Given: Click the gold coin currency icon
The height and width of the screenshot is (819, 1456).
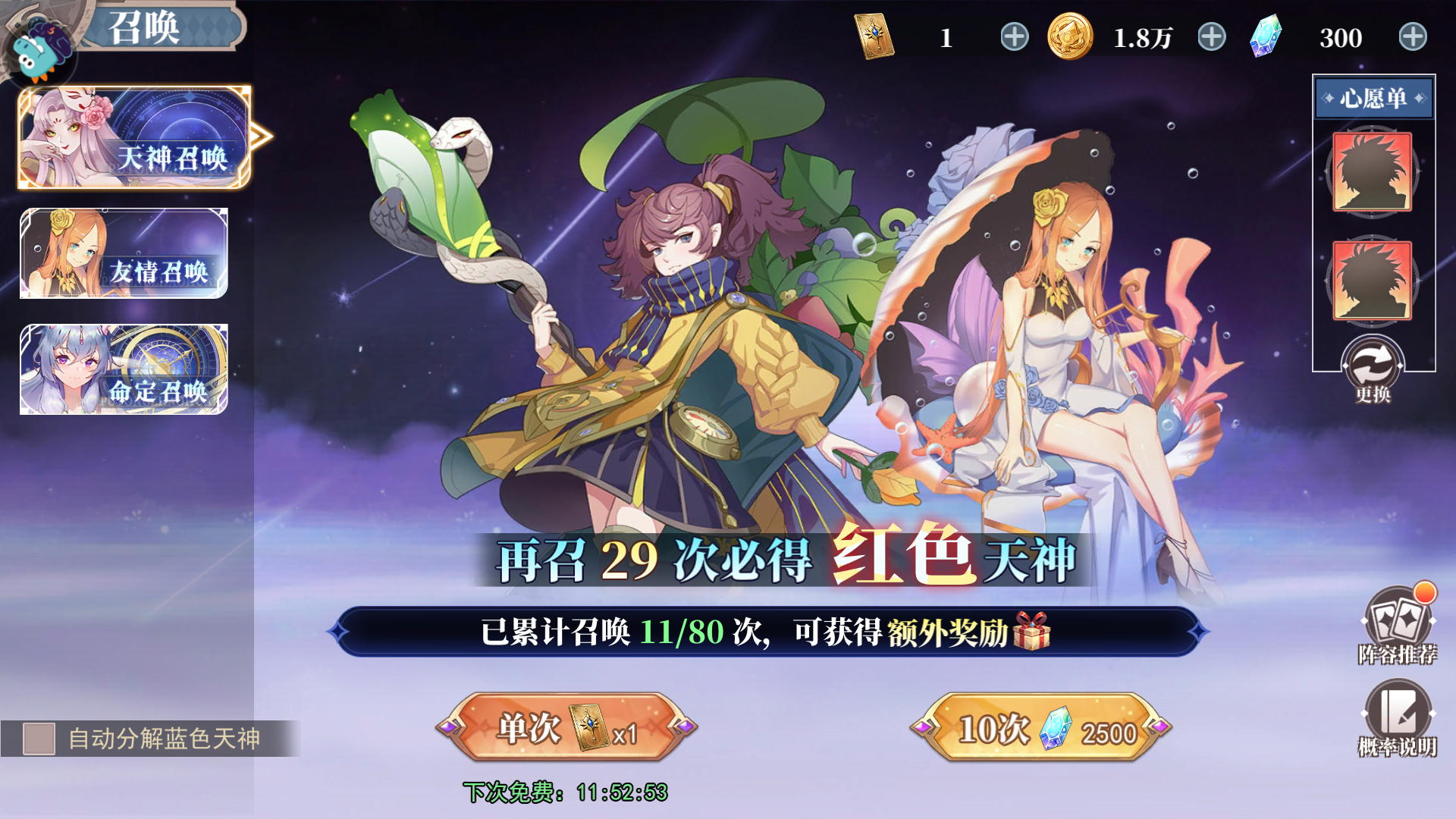Looking at the screenshot, I should 1069,36.
